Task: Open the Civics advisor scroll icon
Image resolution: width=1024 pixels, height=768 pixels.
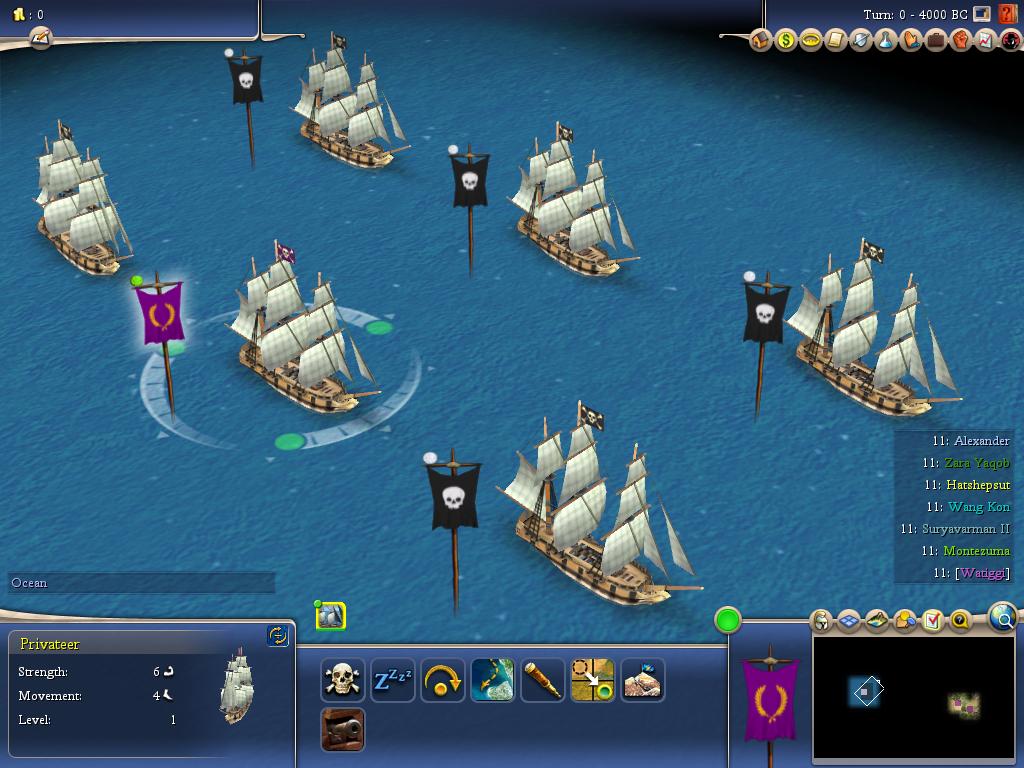Action: 837,41
